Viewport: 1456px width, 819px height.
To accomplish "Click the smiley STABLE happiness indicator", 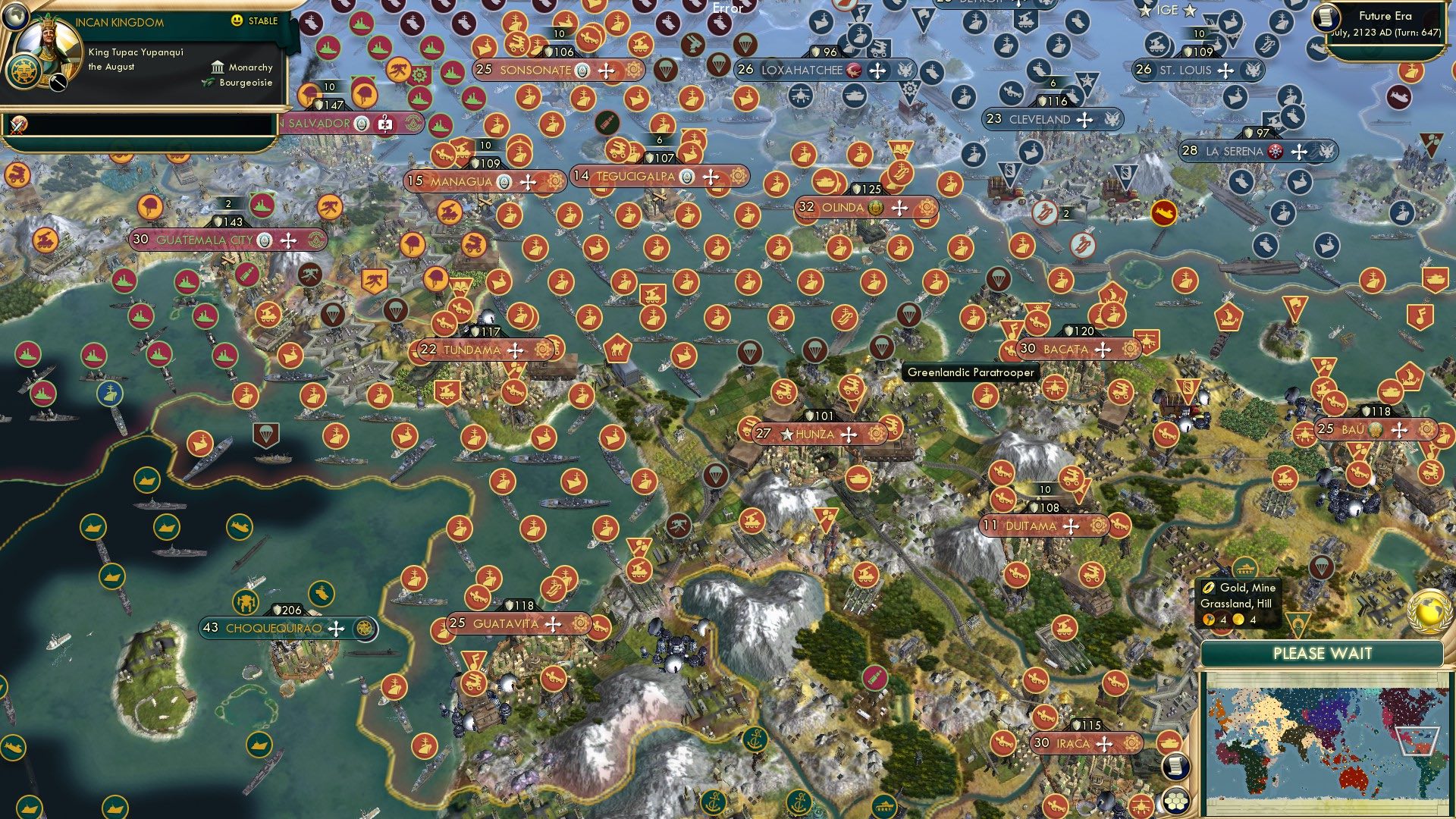I will point(237,20).
